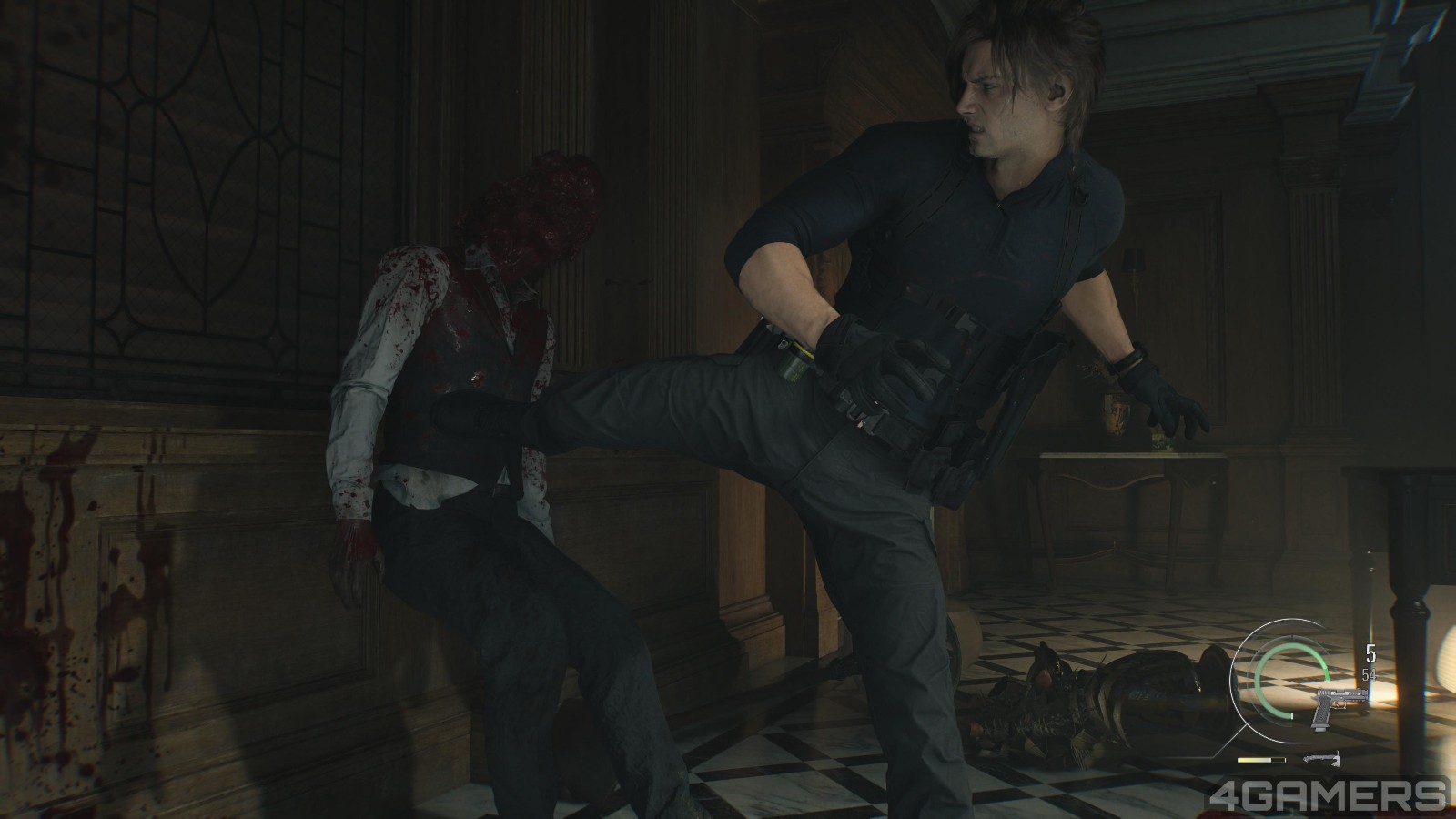Click the loaded ammo count showing 5
This screenshot has width=1456, height=819.
(x=1370, y=652)
